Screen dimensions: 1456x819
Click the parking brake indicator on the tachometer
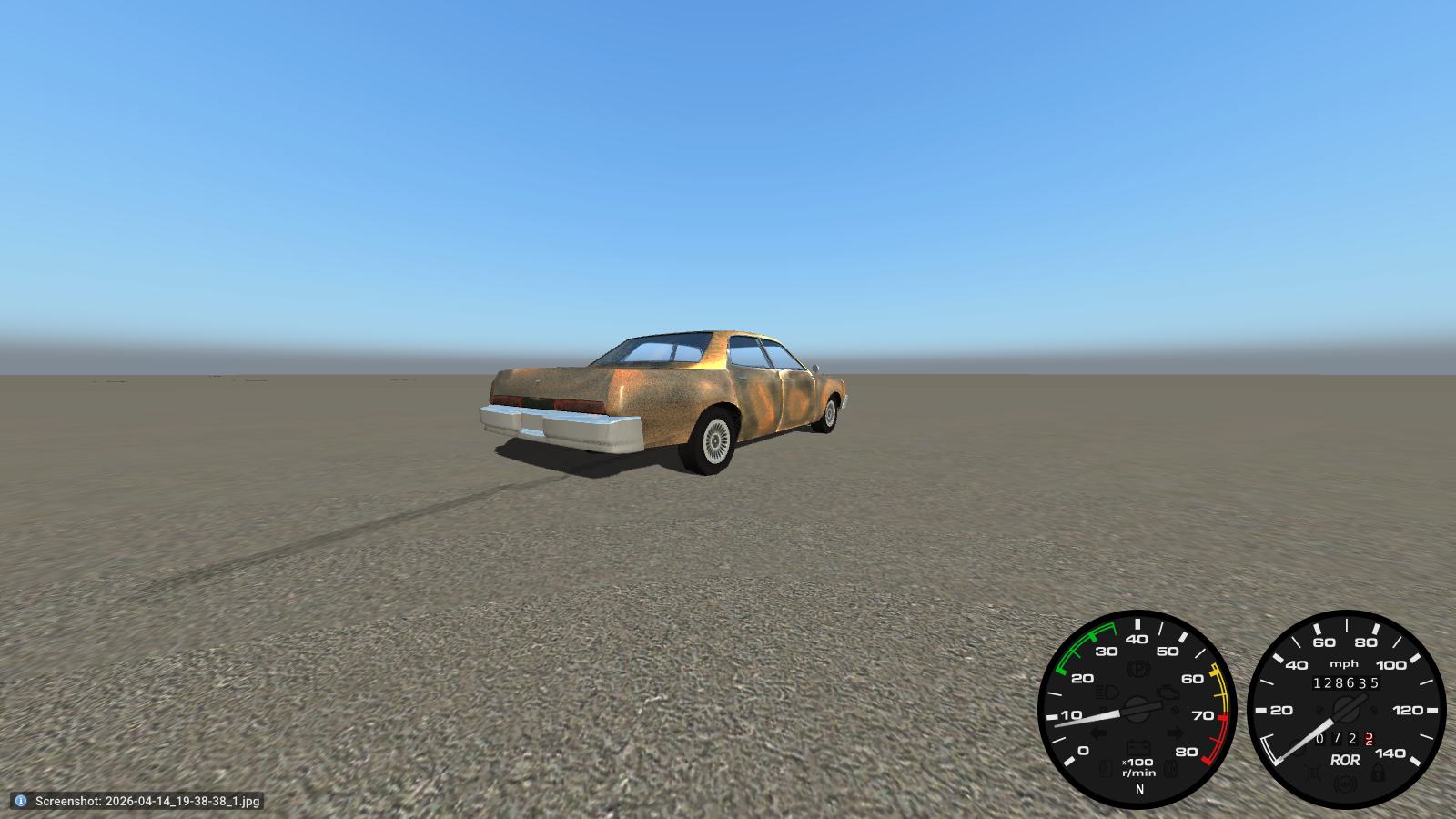[x=1140, y=668]
